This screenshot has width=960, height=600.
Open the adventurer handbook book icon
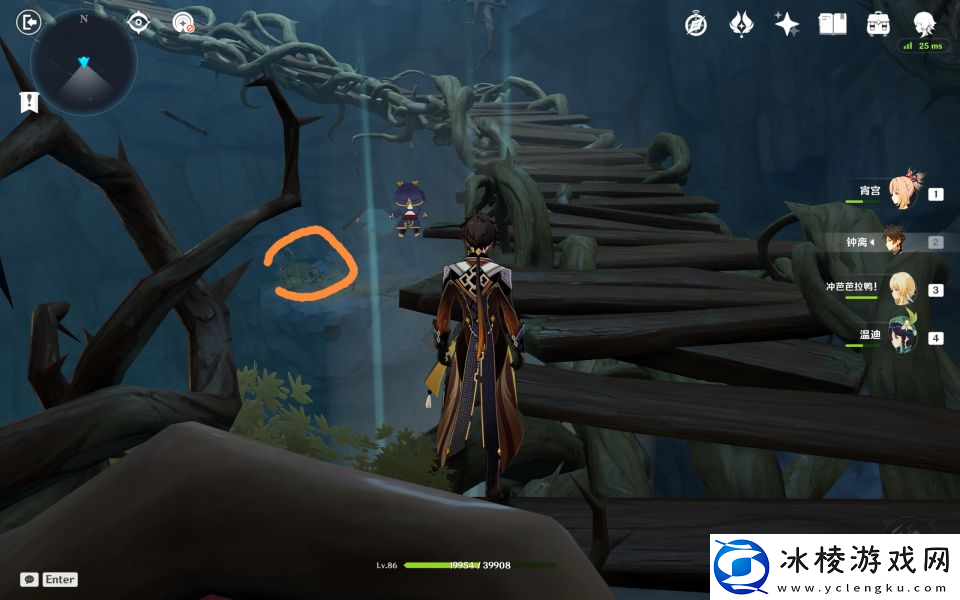tap(832, 24)
